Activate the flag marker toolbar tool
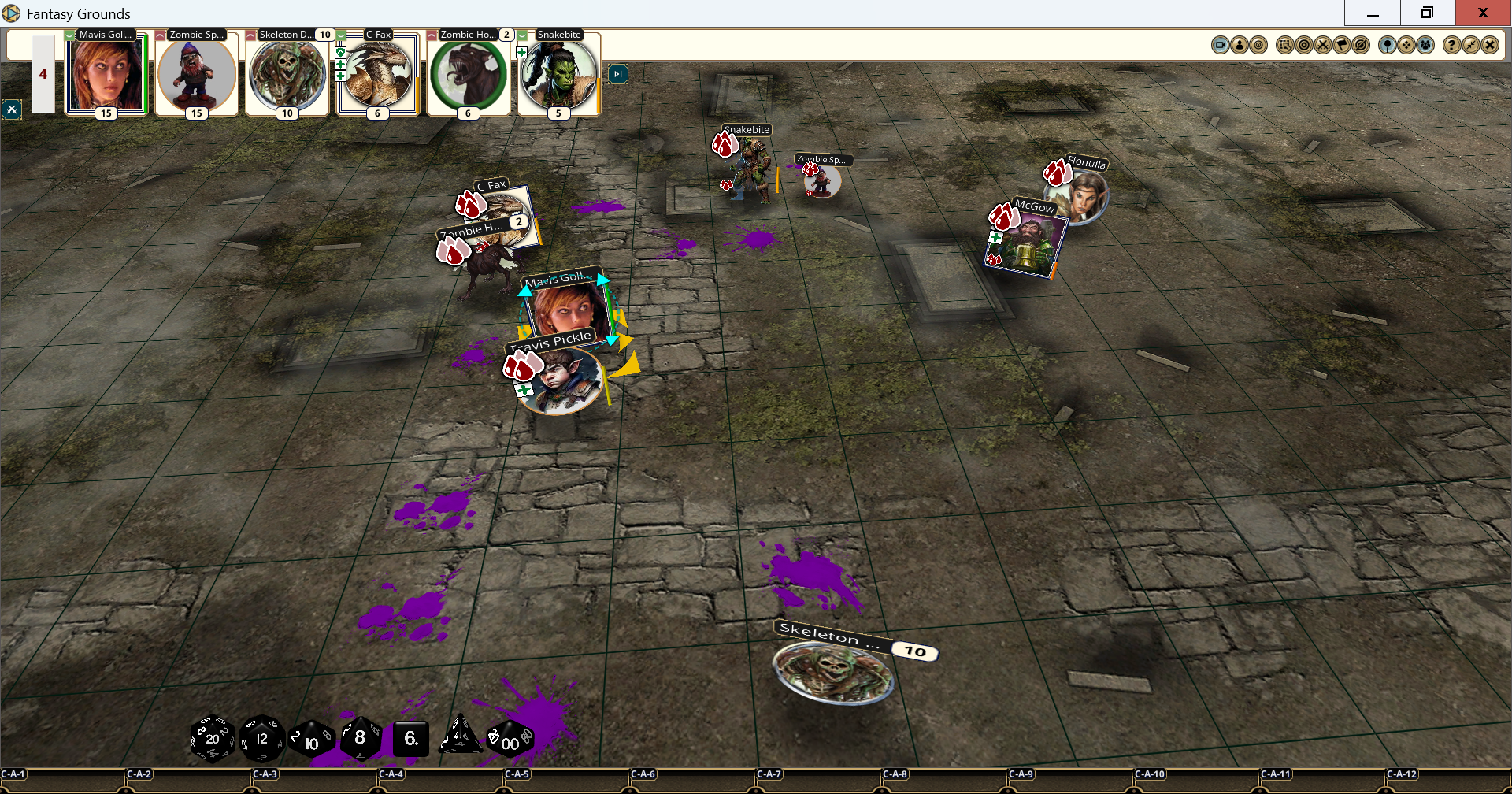 tap(1342, 45)
